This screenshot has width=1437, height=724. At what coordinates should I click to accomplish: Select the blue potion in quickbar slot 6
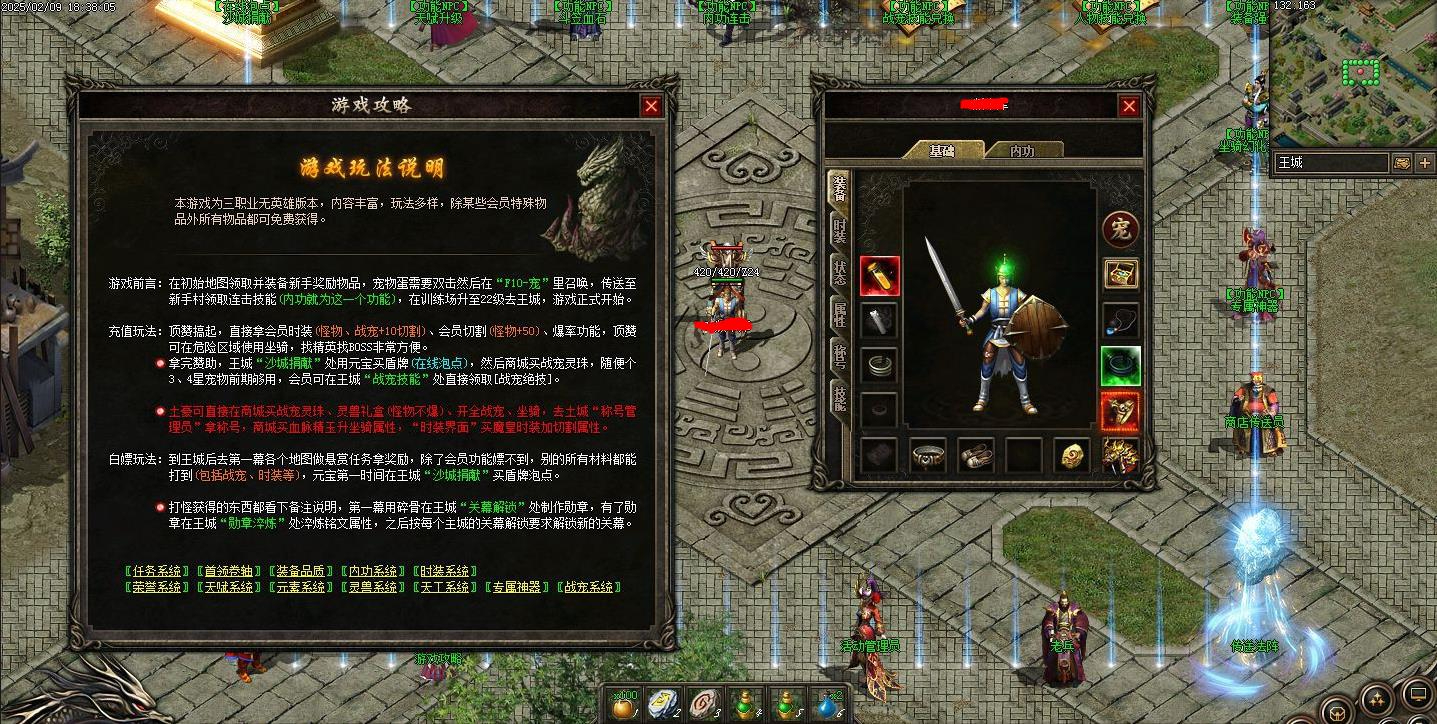pyautogui.click(x=826, y=706)
